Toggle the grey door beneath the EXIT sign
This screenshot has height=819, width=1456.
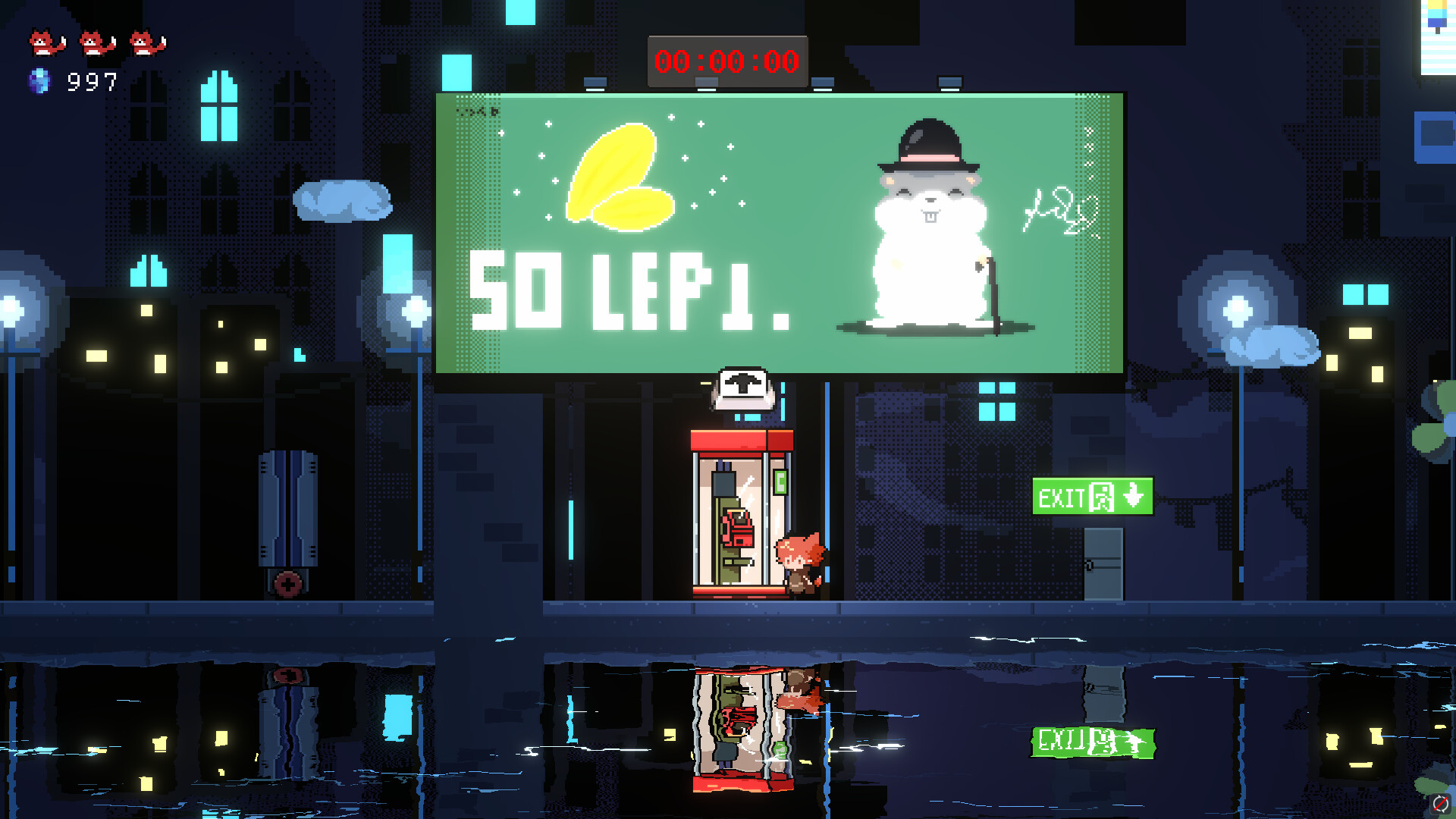tap(1106, 565)
